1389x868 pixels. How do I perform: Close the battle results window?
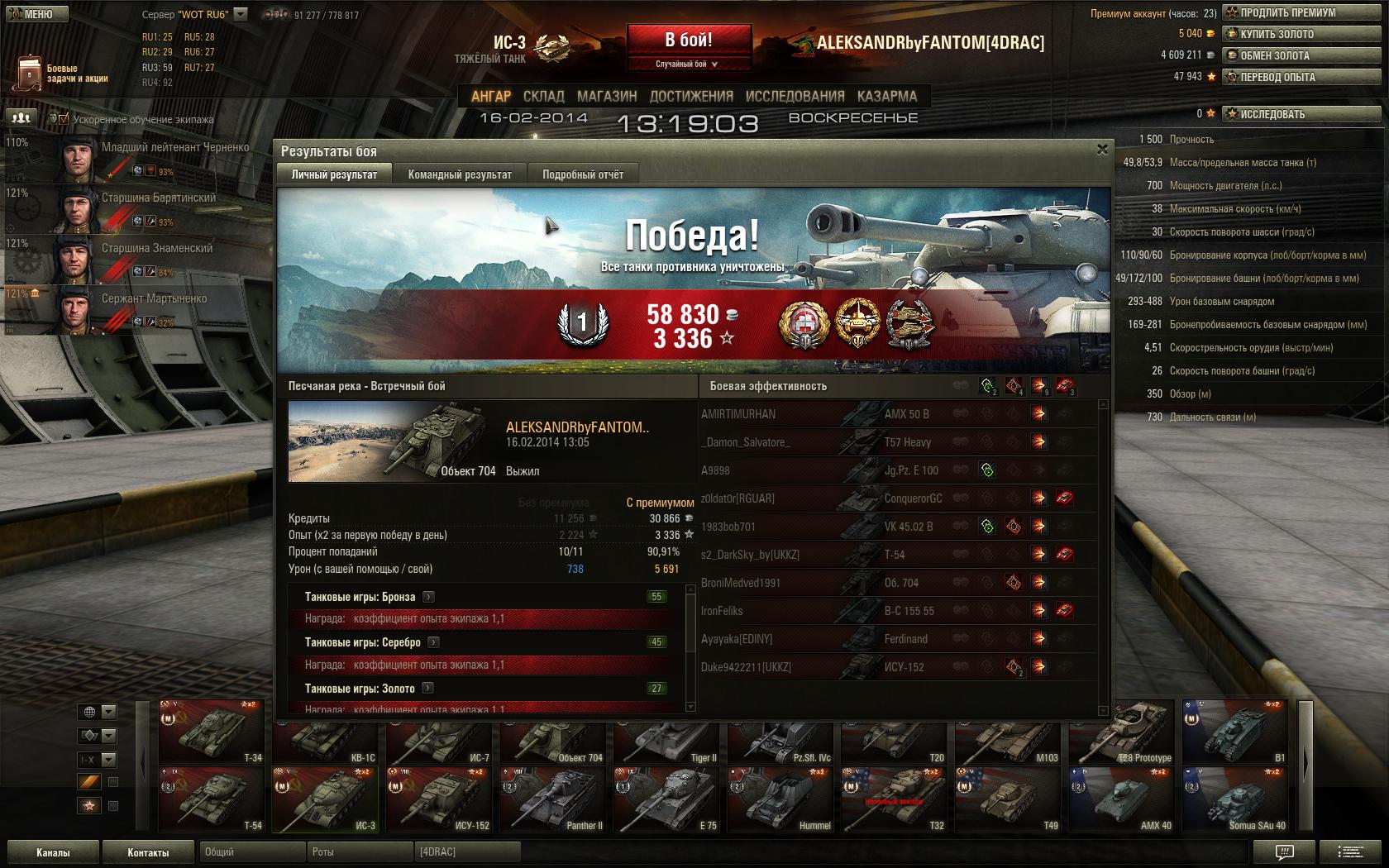(1101, 150)
